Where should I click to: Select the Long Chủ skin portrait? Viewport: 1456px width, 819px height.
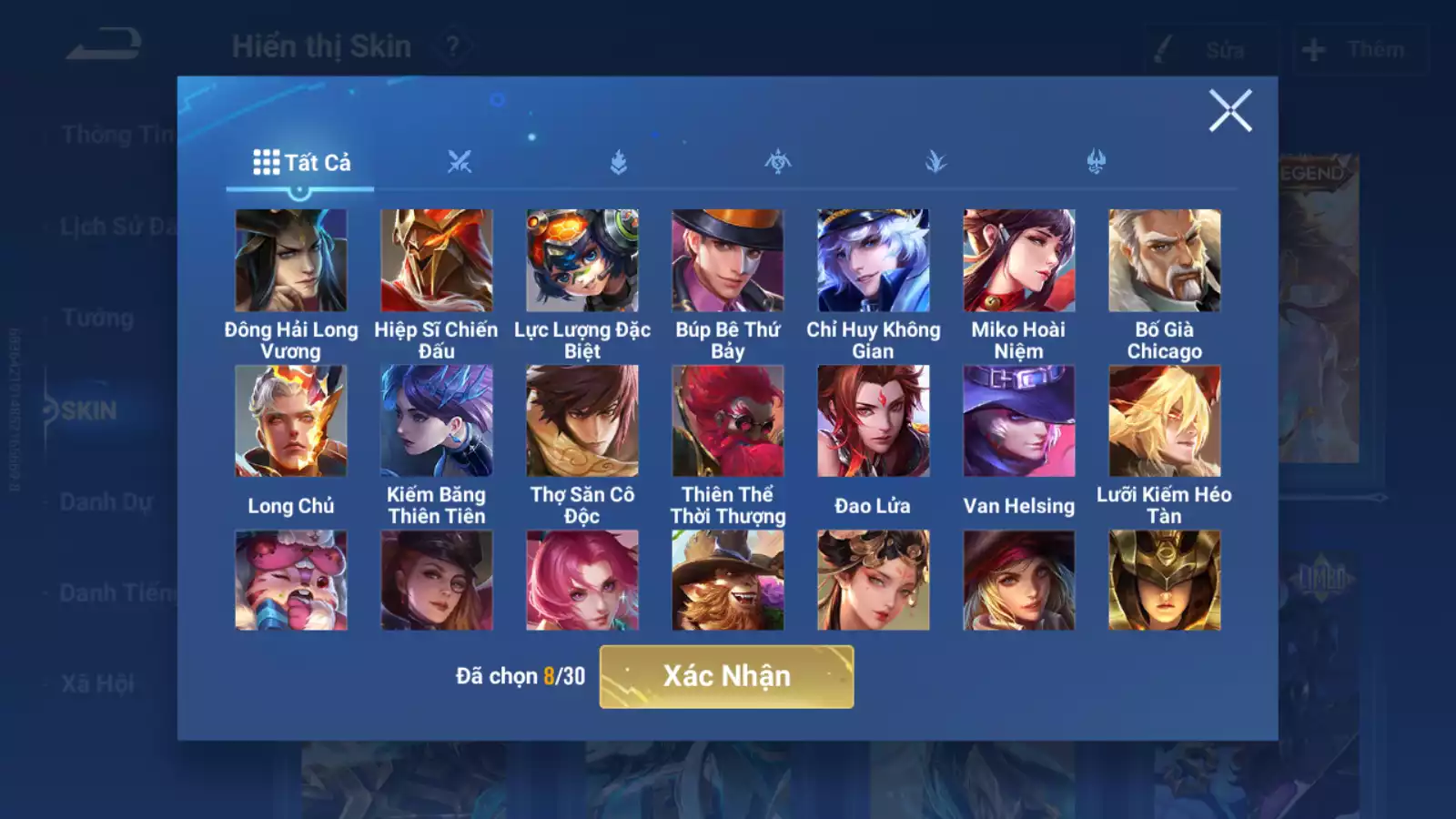[x=290, y=421]
